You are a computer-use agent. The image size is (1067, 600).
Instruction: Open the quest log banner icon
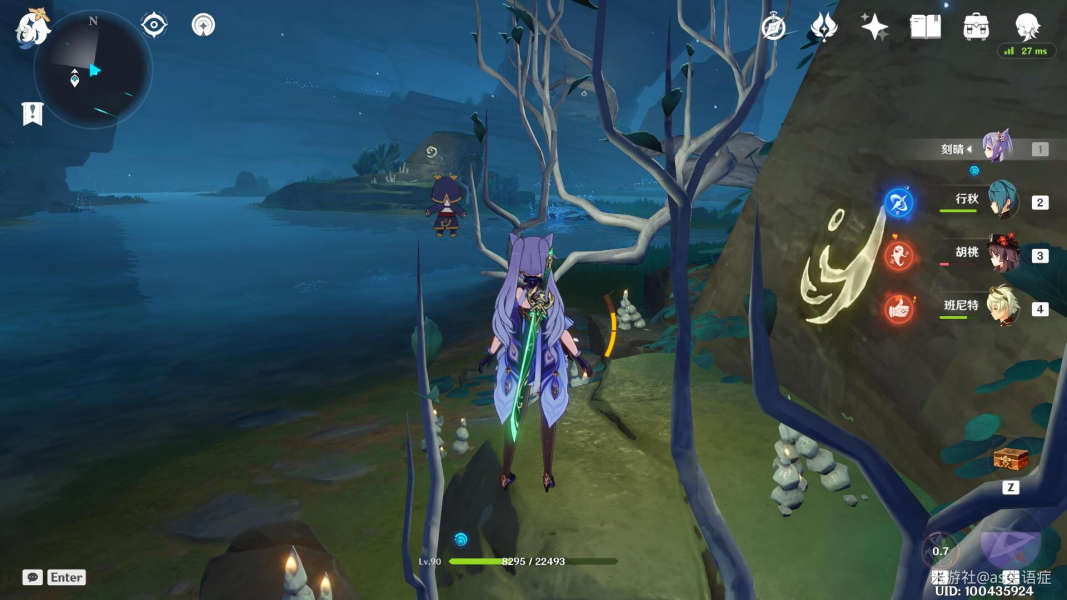(x=31, y=114)
